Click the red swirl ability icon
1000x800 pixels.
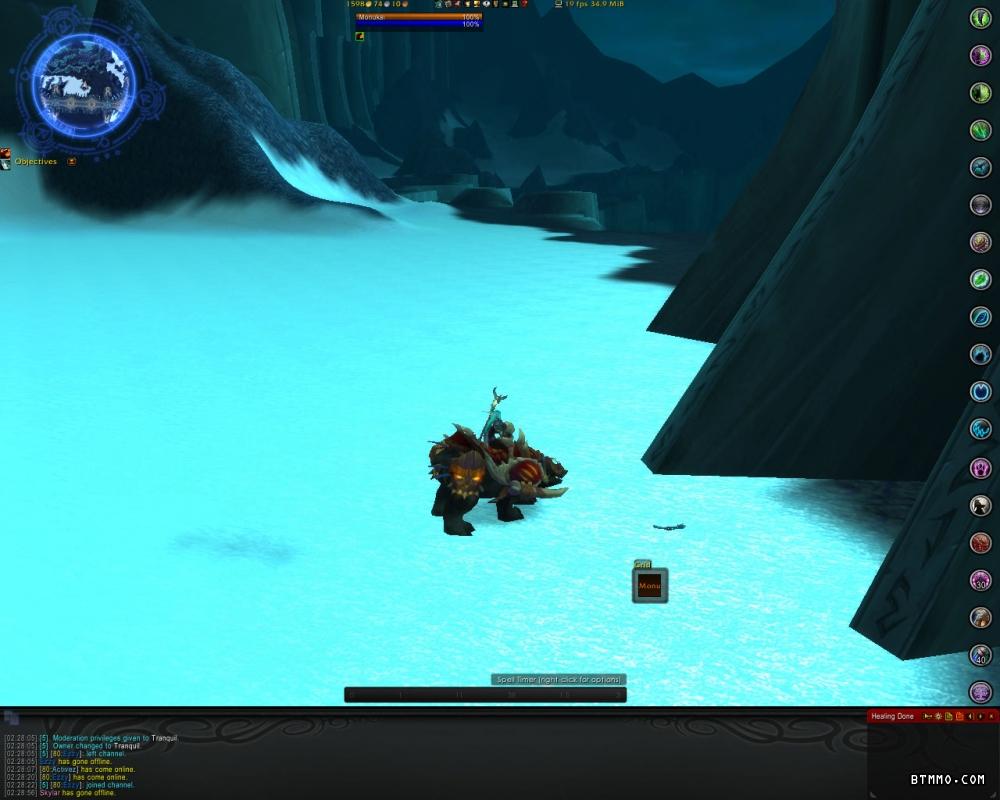pos(980,543)
